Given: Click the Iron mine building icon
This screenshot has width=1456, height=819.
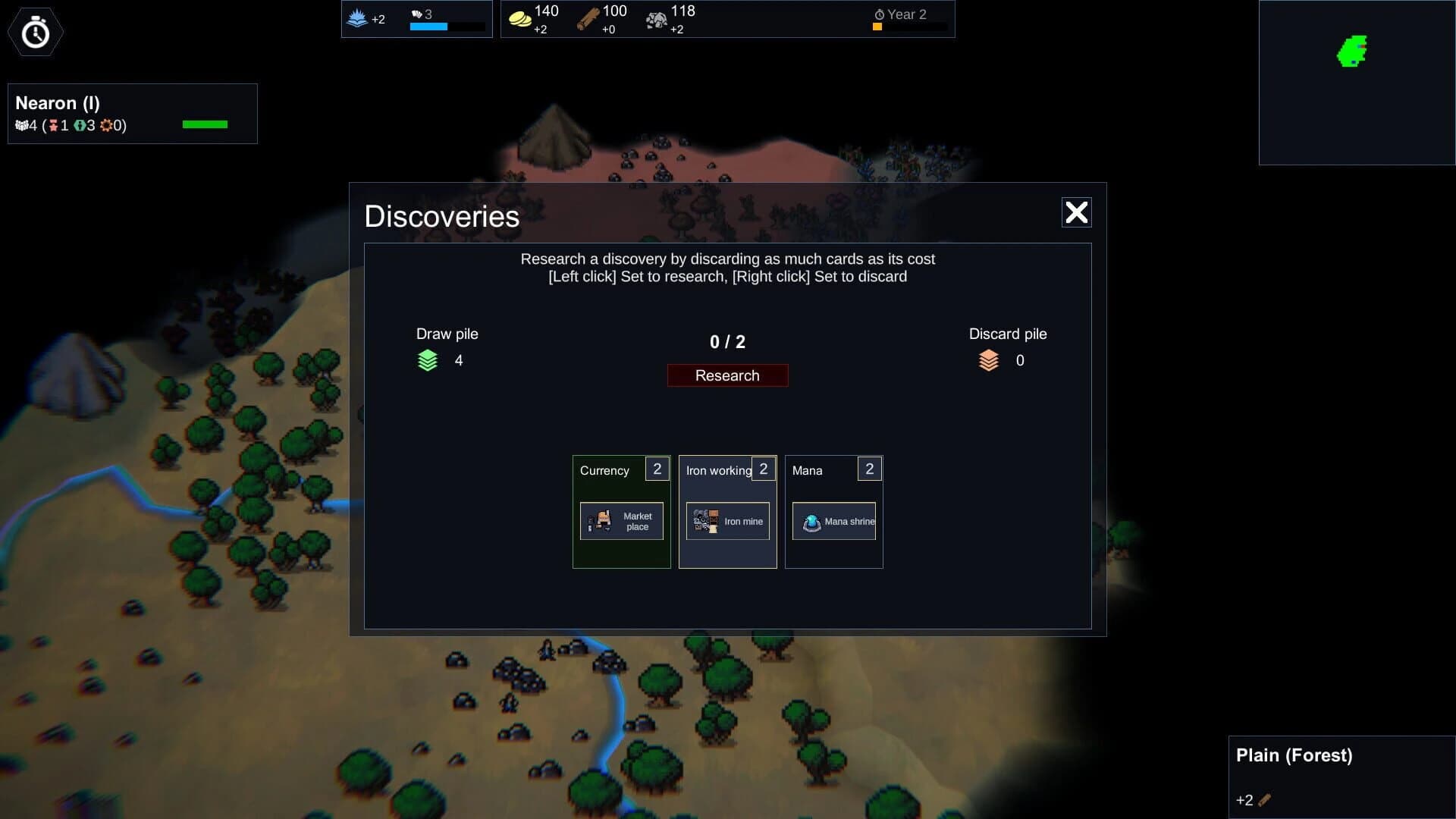Looking at the screenshot, I should point(705,521).
